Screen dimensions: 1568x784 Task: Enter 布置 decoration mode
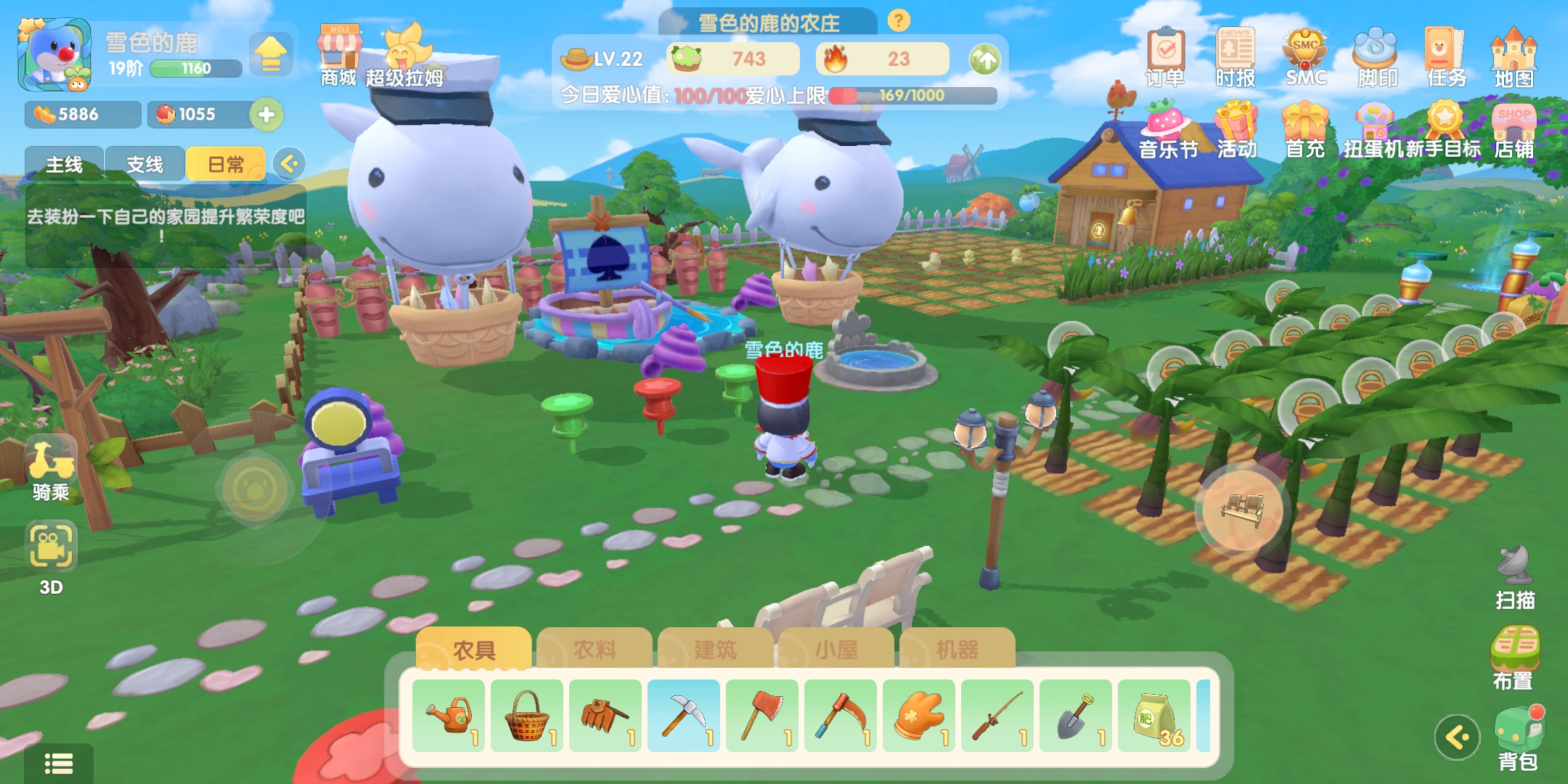coord(1514,657)
